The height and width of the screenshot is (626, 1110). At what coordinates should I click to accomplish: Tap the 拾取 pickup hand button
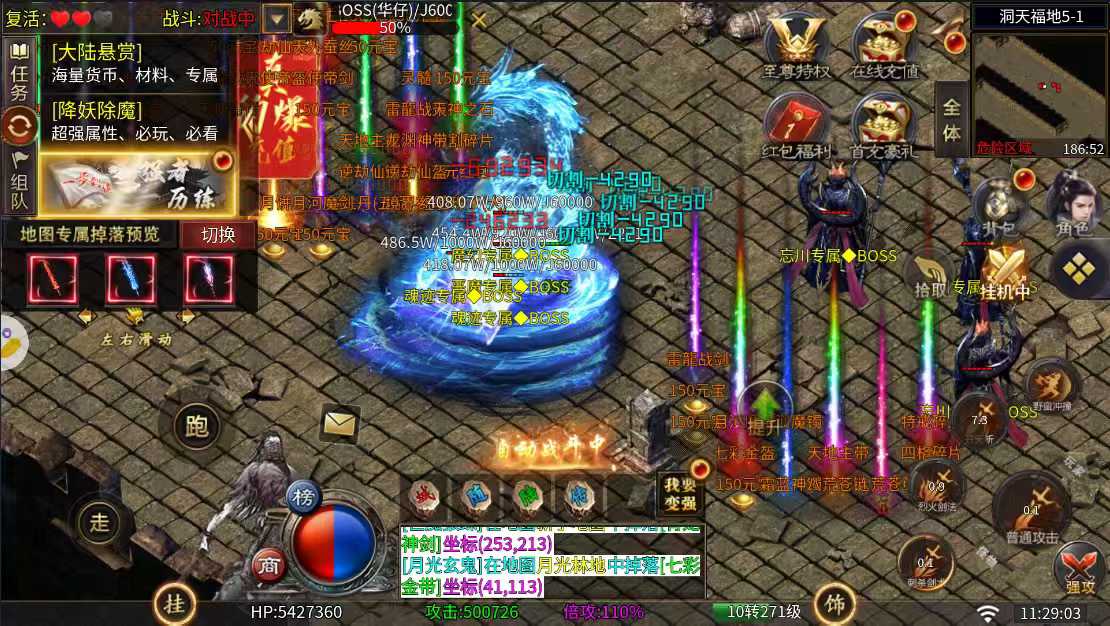(930, 272)
